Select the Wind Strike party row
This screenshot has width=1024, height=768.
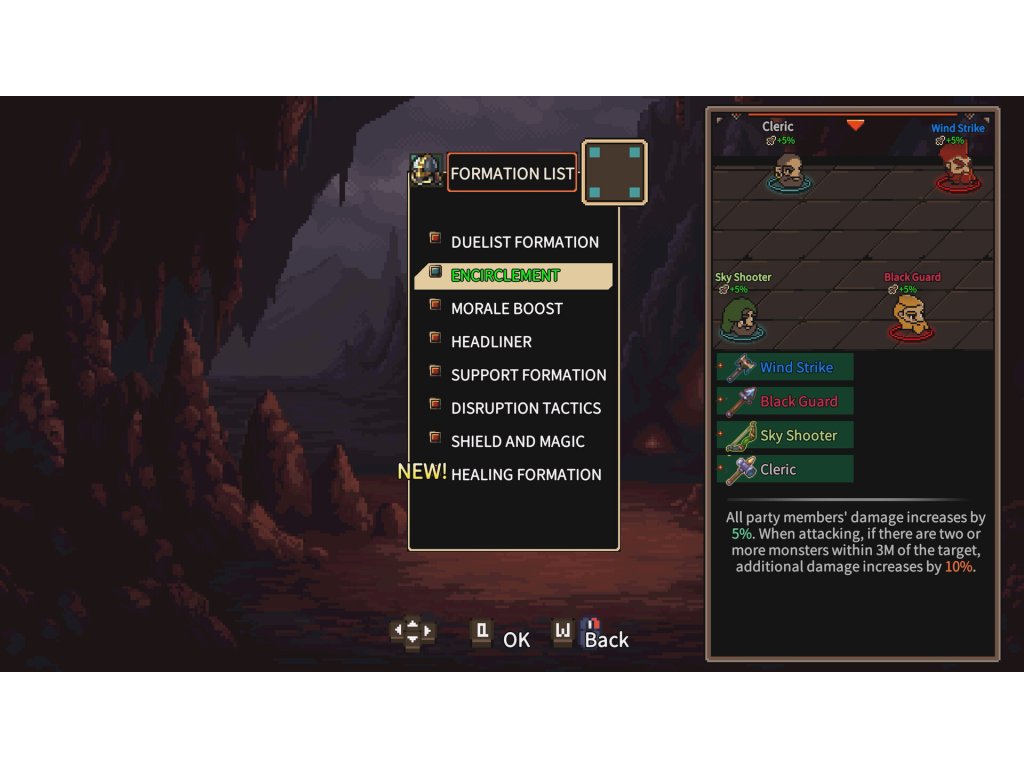pyautogui.click(x=786, y=367)
